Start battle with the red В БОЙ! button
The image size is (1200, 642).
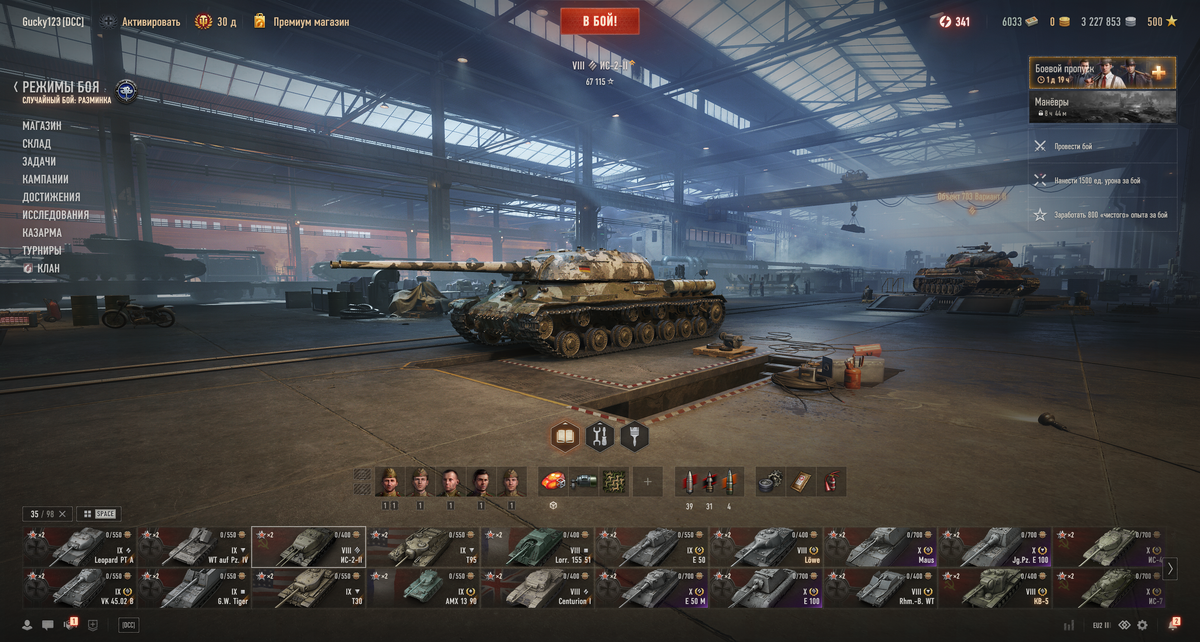pyautogui.click(x=599, y=21)
